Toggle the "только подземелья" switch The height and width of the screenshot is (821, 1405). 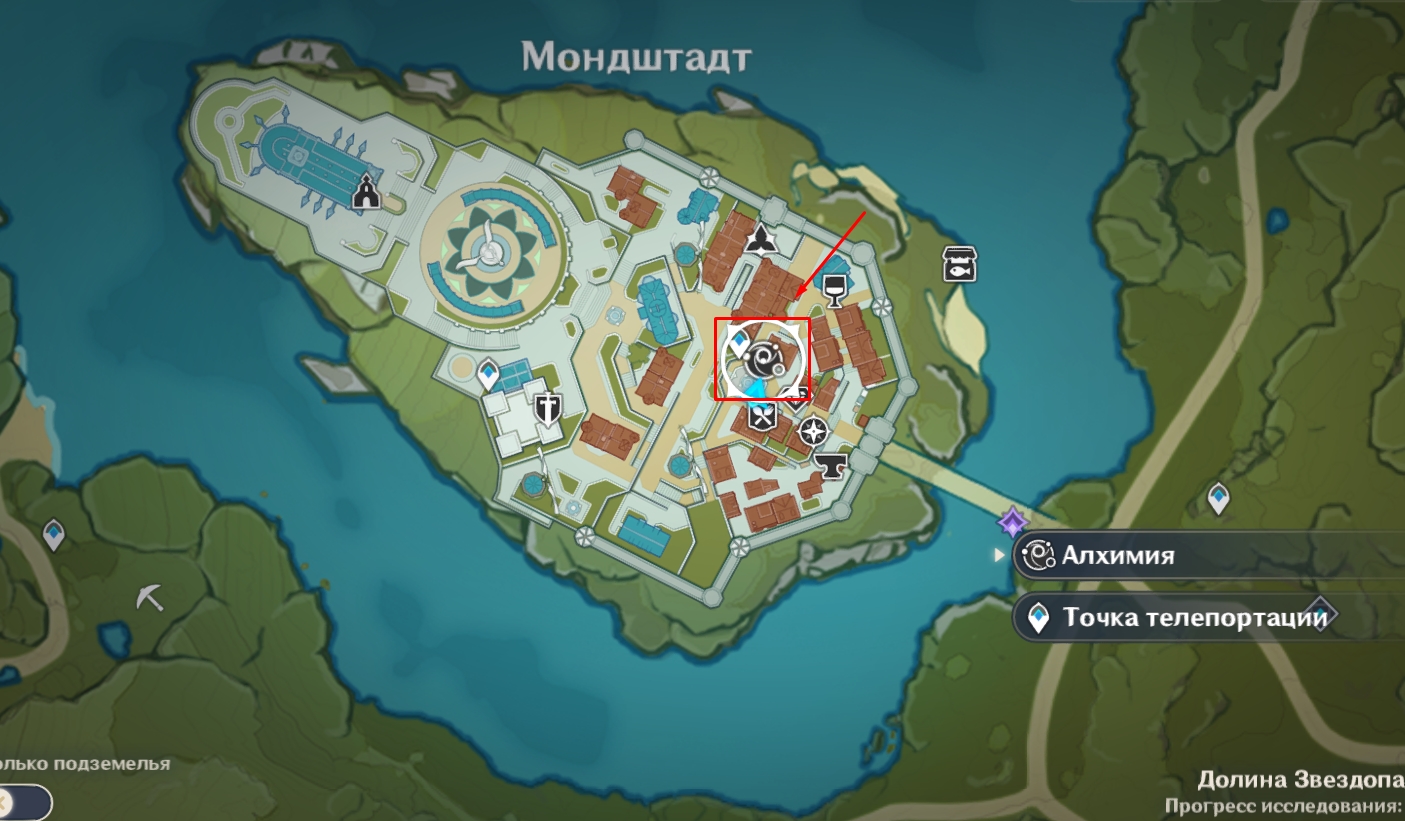pyautogui.click(x=24, y=802)
